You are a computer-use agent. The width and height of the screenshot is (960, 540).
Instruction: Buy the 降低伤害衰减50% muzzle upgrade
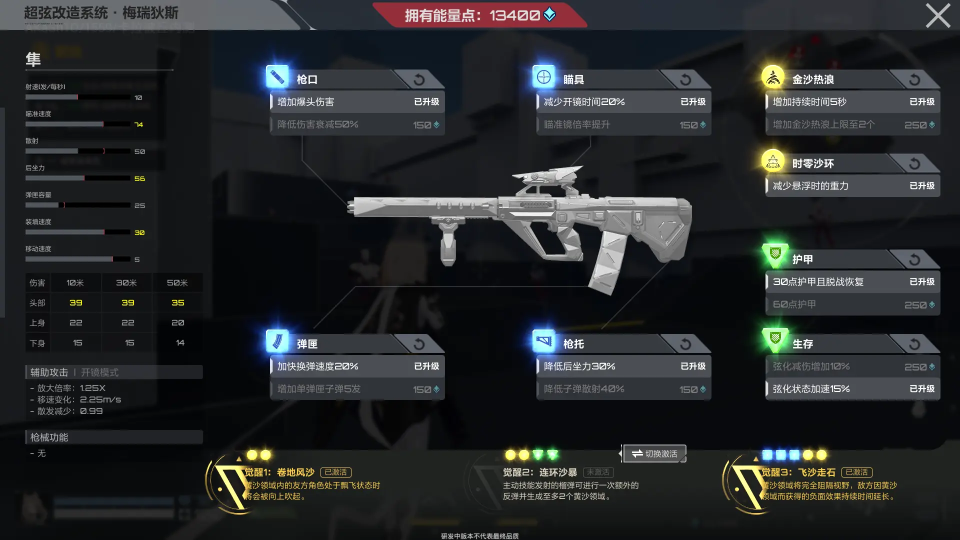357,125
